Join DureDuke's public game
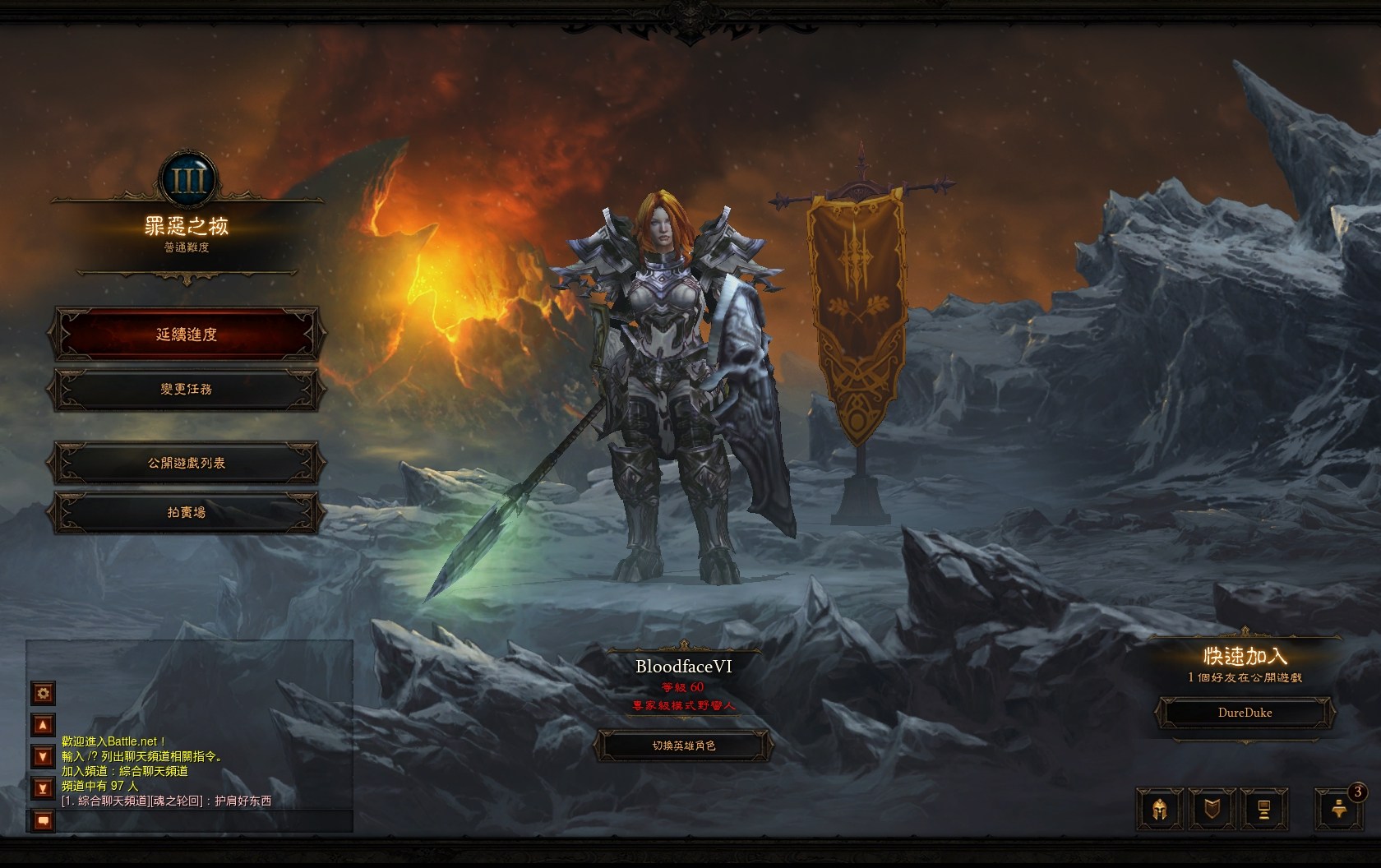The width and height of the screenshot is (1381, 868). (1245, 713)
